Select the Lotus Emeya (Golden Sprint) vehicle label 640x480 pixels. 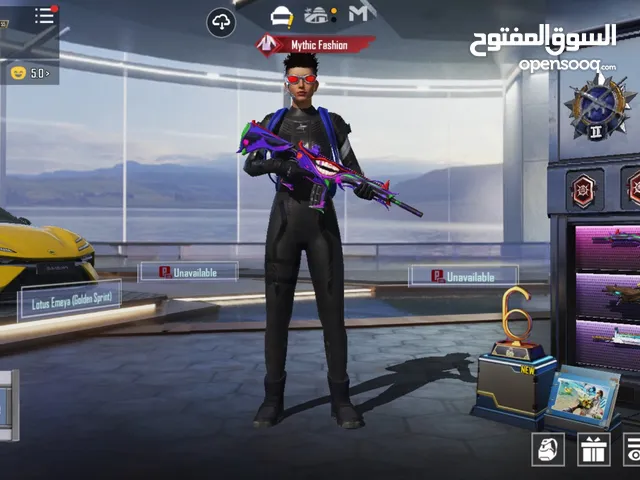(69, 299)
